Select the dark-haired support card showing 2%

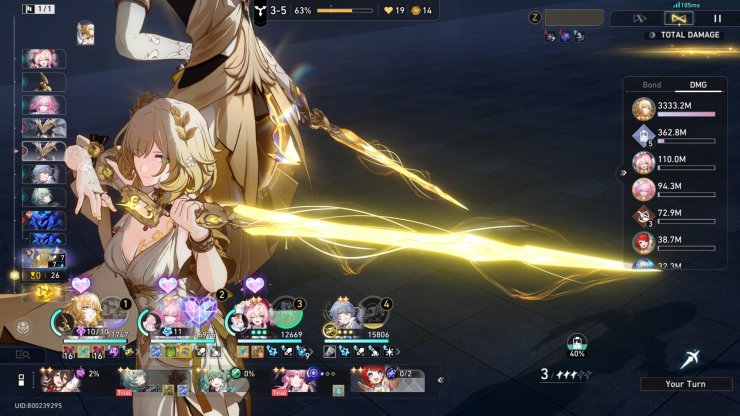(x=60, y=380)
